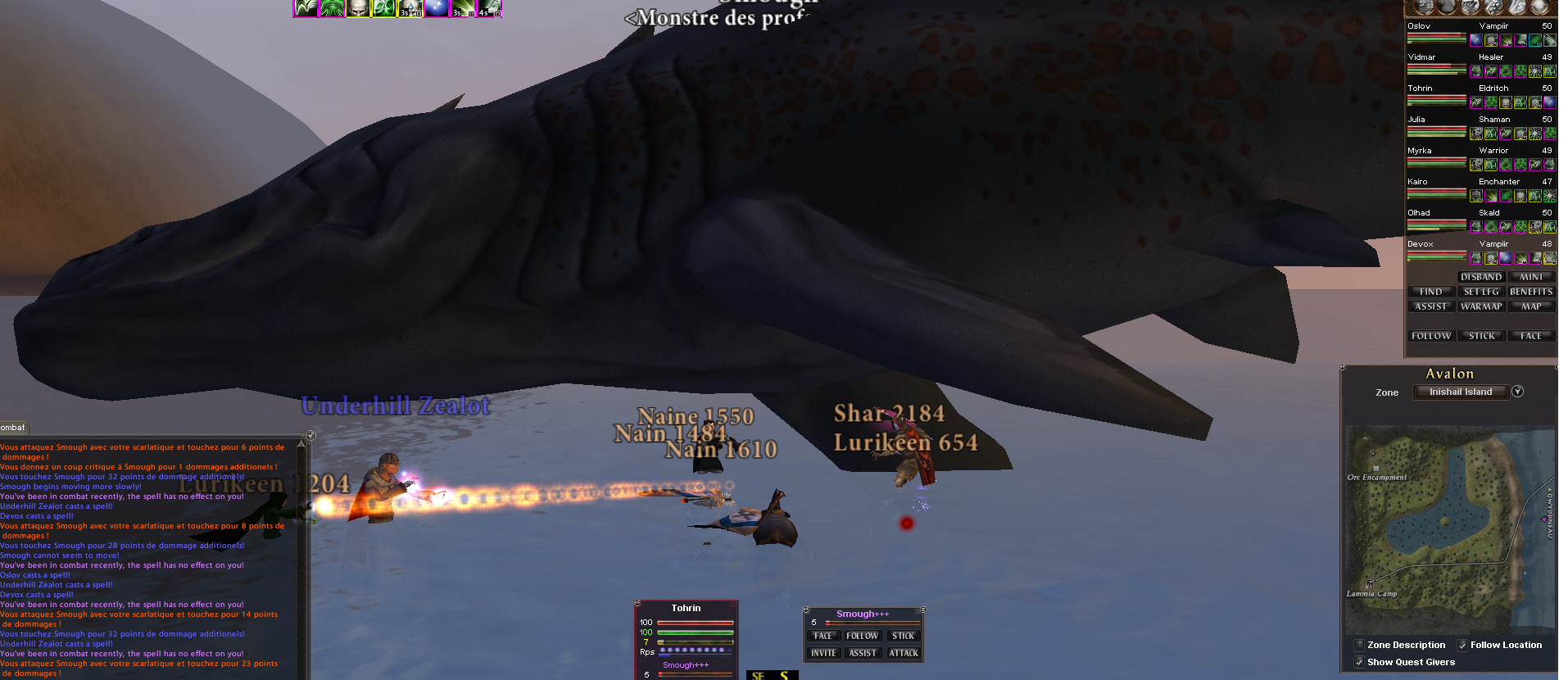Image resolution: width=1568 pixels, height=680 pixels.
Task: Click the DISBAND group button
Action: click(1481, 277)
